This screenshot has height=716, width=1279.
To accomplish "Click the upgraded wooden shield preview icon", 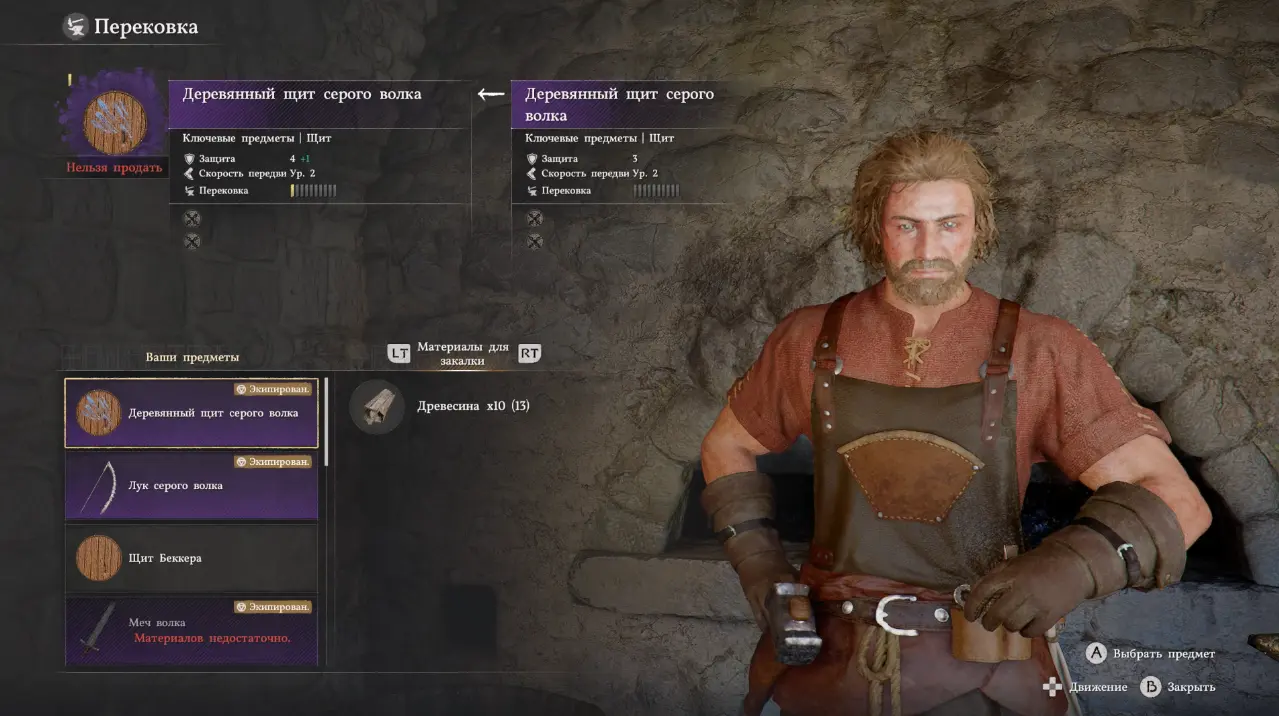I will (115, 122).
